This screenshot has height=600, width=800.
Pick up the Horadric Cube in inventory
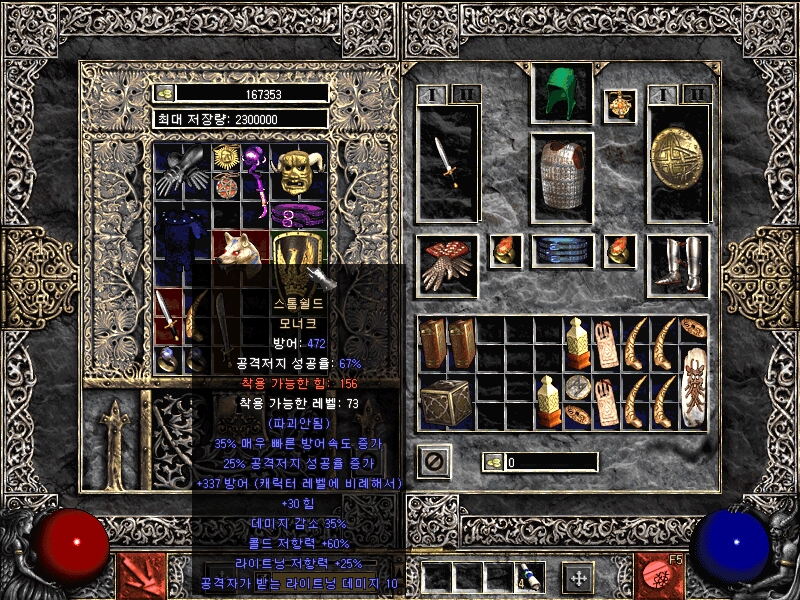[x=446, y=402]
